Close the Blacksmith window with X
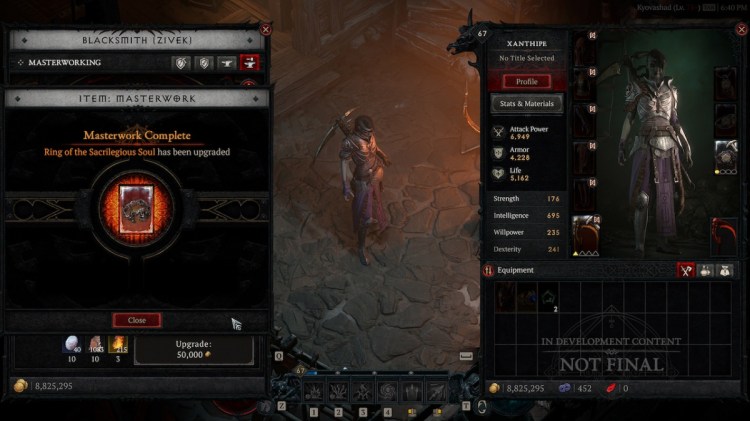This screenshot has width=750, height=421. click(265, 30)
